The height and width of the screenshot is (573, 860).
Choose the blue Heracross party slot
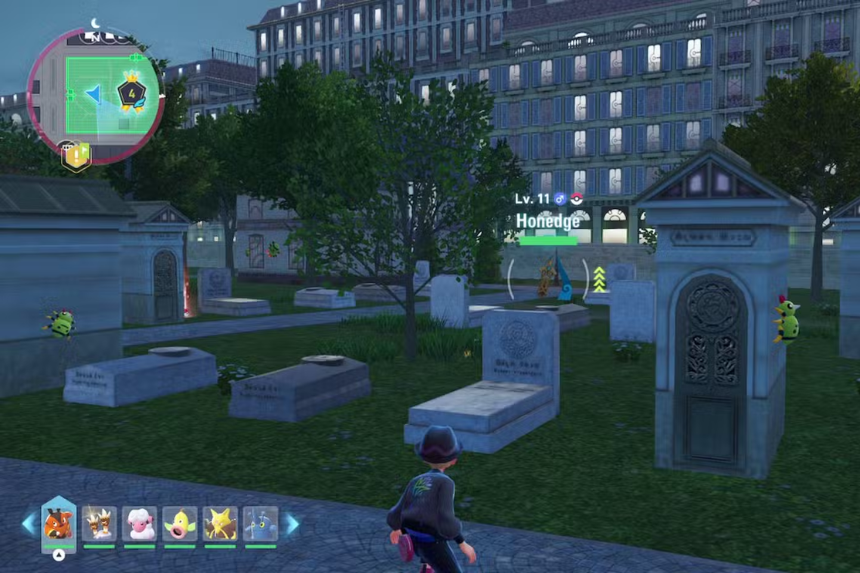260,523
